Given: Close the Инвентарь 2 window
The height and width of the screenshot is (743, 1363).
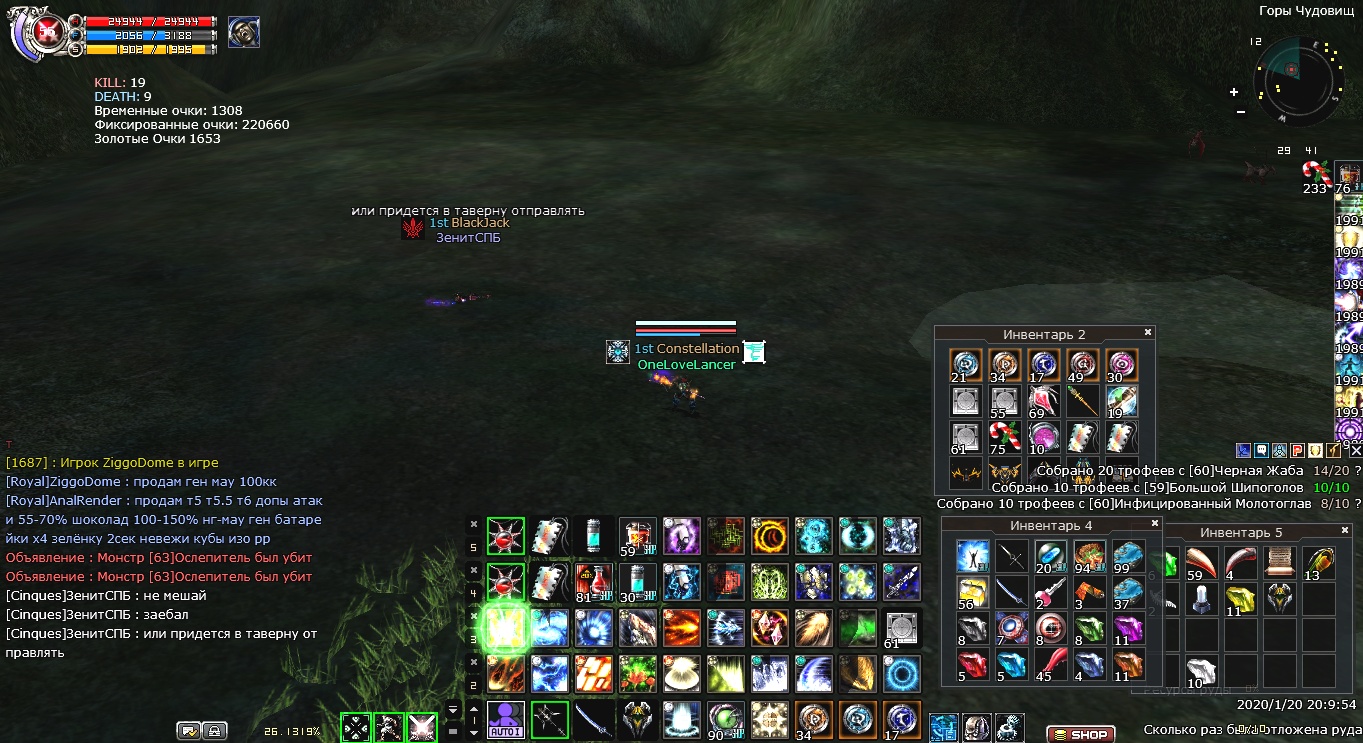Looking at the screenshot, I should 1148,333.
